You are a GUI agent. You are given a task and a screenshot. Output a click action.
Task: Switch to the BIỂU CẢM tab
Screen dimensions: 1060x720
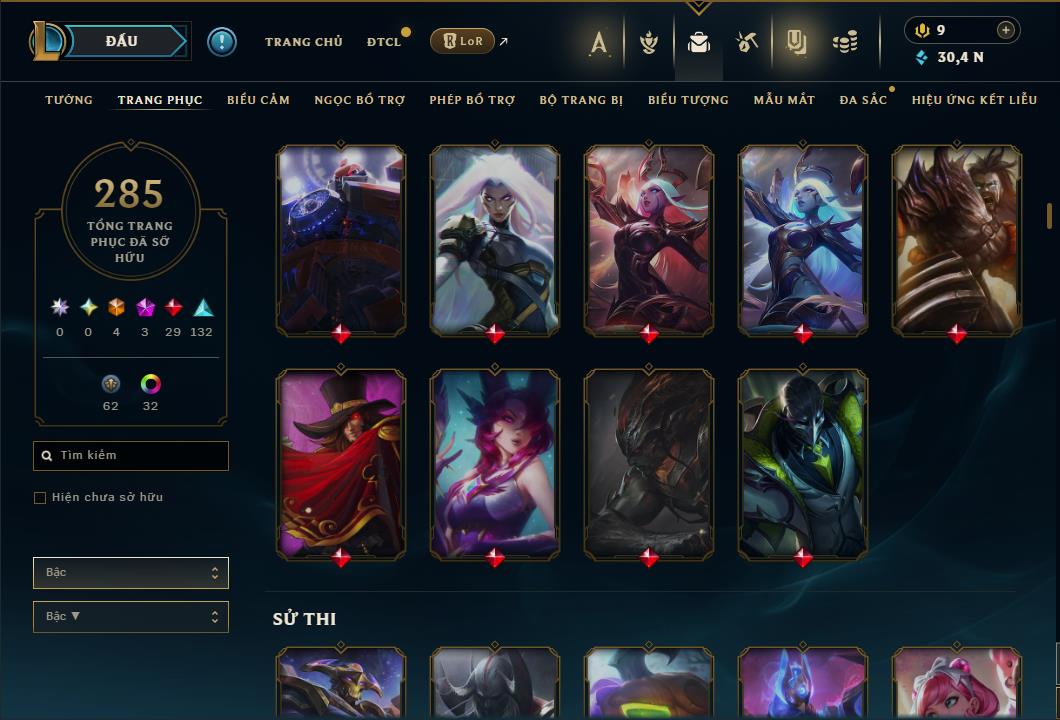point(258,100)
